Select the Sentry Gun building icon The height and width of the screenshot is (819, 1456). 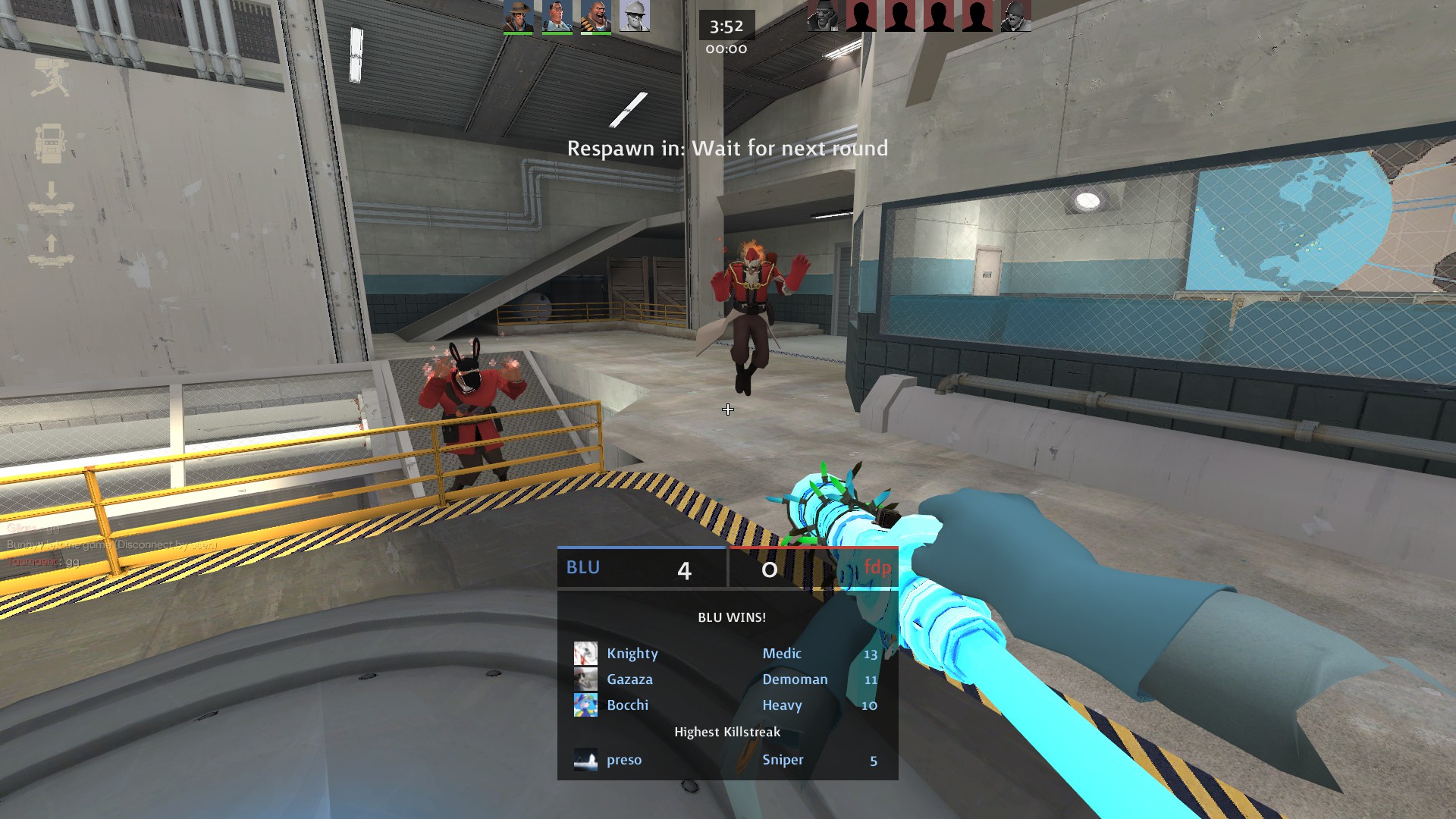50,77
